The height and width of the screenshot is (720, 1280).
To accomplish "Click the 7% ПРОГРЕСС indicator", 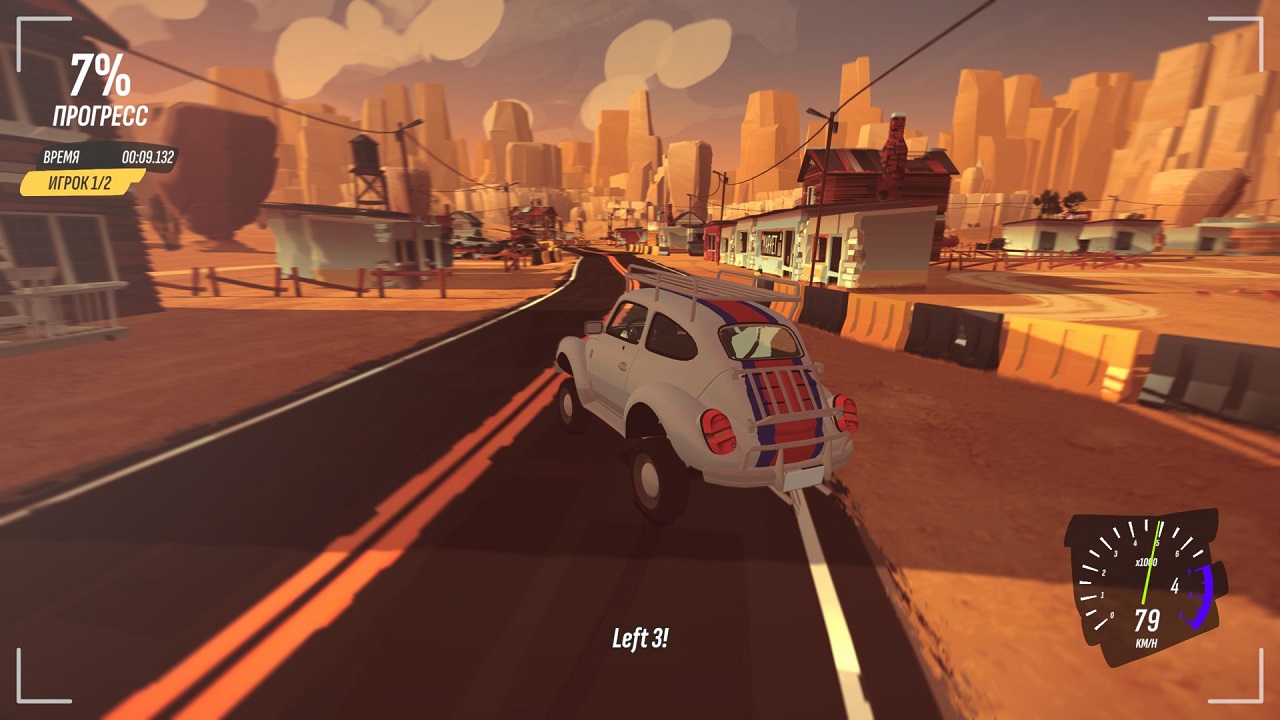I will (100, 77).
